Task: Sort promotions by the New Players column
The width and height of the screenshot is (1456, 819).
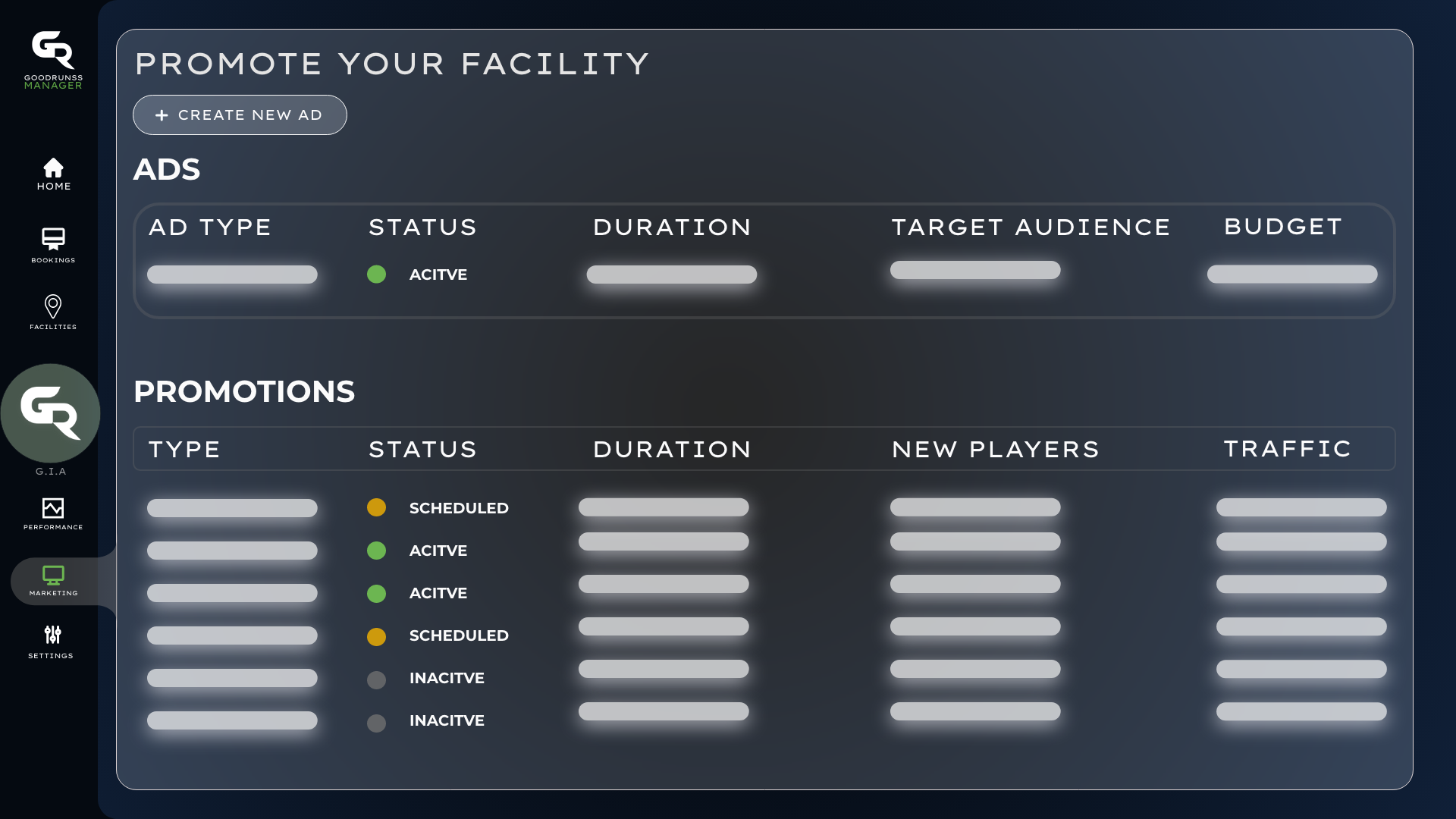Action: (996, 448)
